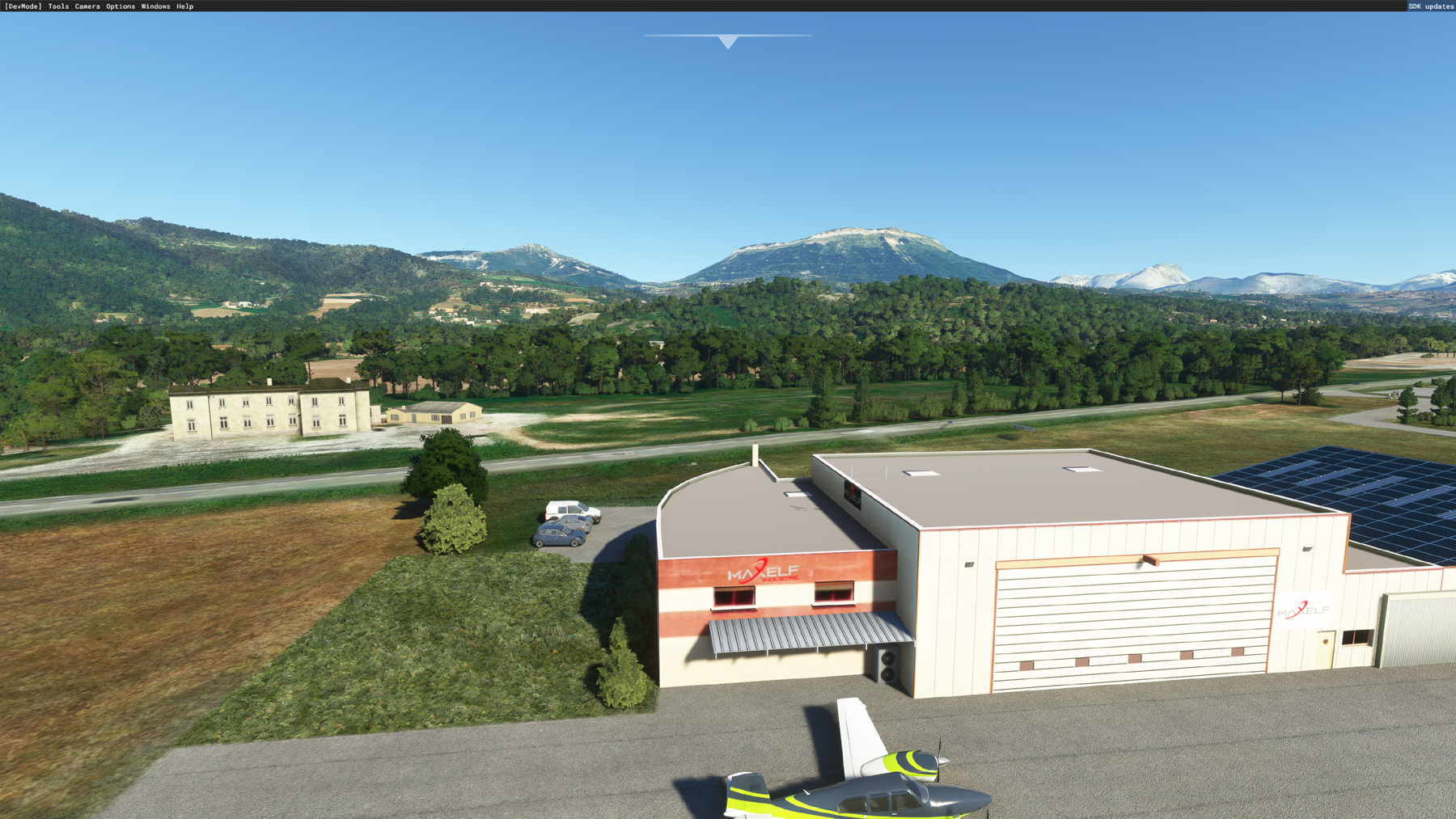Open the Windows menu
Screen dimensions: 1456x819
(x=155, y=6)
